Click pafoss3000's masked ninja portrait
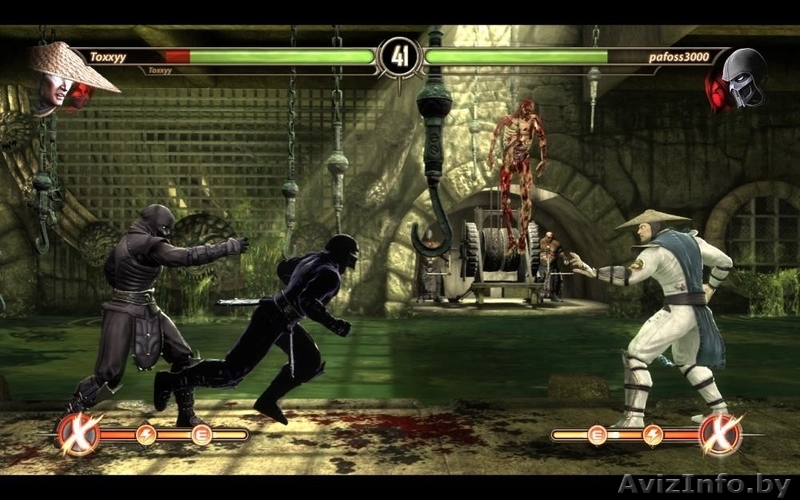The image size is (800, 500). coord(738,78)
